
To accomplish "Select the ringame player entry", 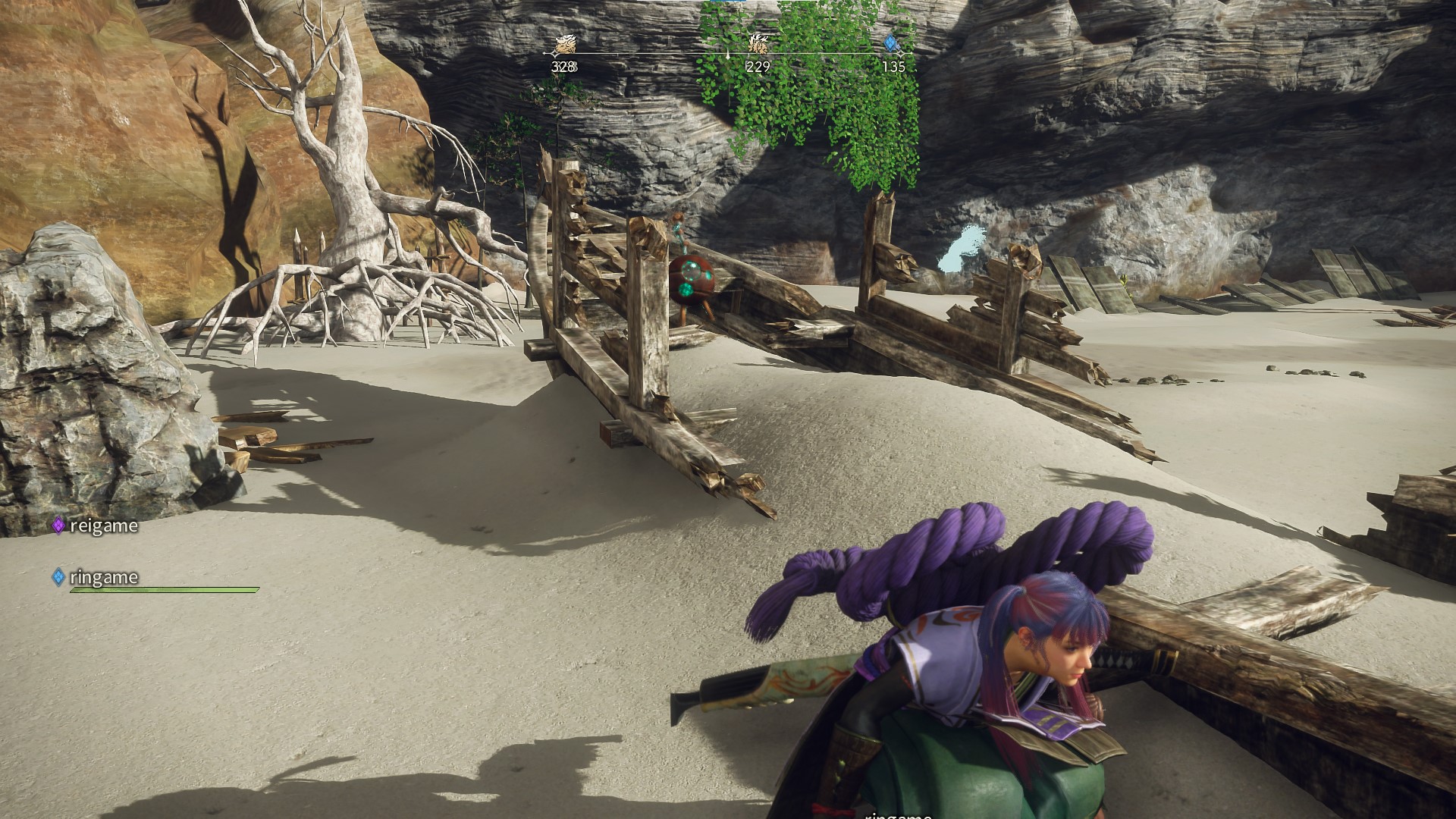I will click(96, 578).
